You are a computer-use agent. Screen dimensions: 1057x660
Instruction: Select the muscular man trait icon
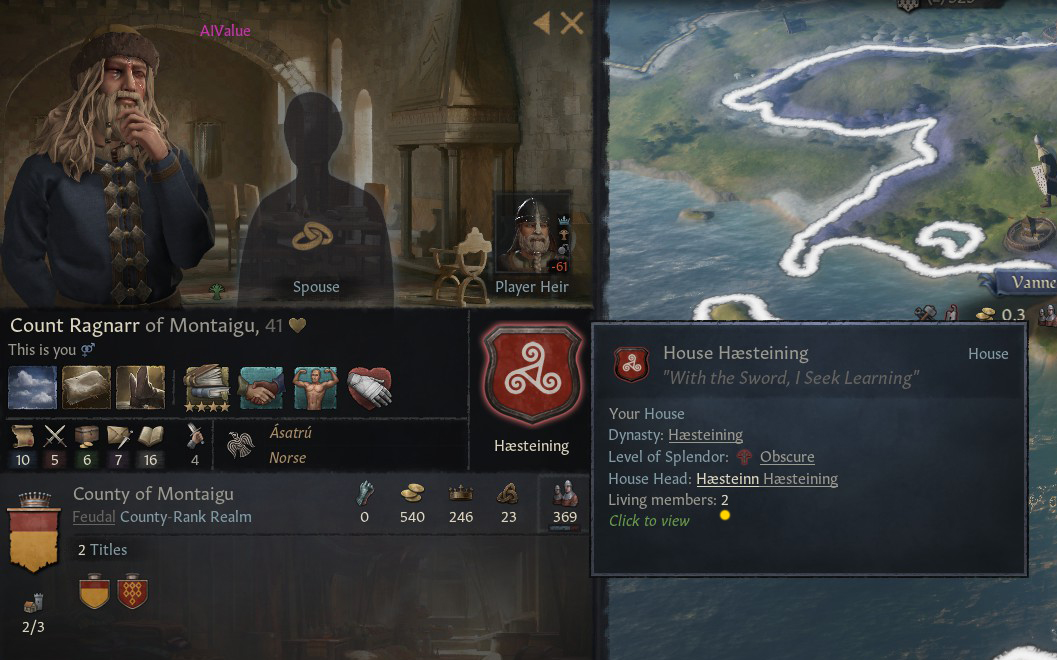(315, 387)
